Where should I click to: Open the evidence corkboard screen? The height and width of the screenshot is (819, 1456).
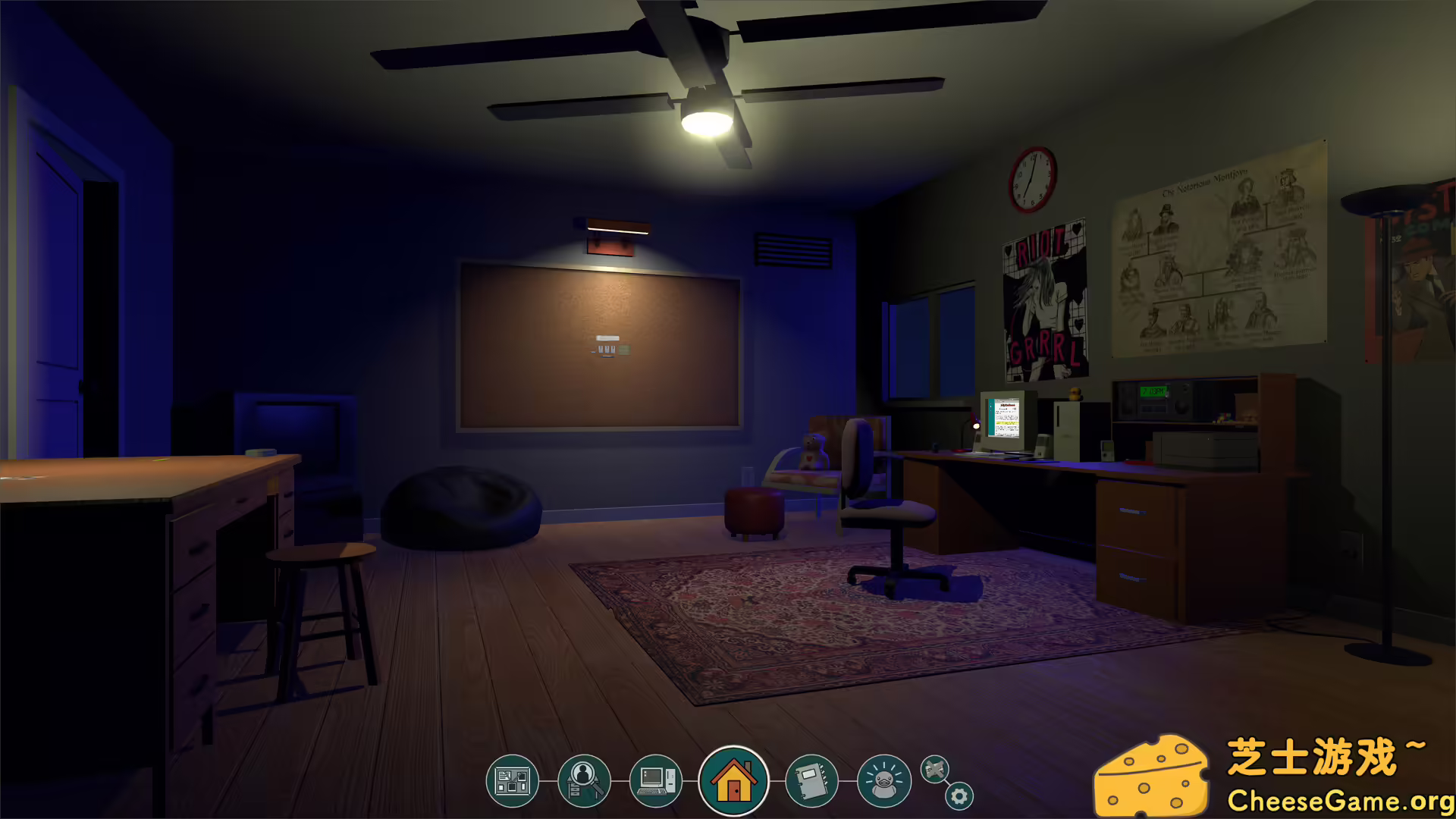513,780
